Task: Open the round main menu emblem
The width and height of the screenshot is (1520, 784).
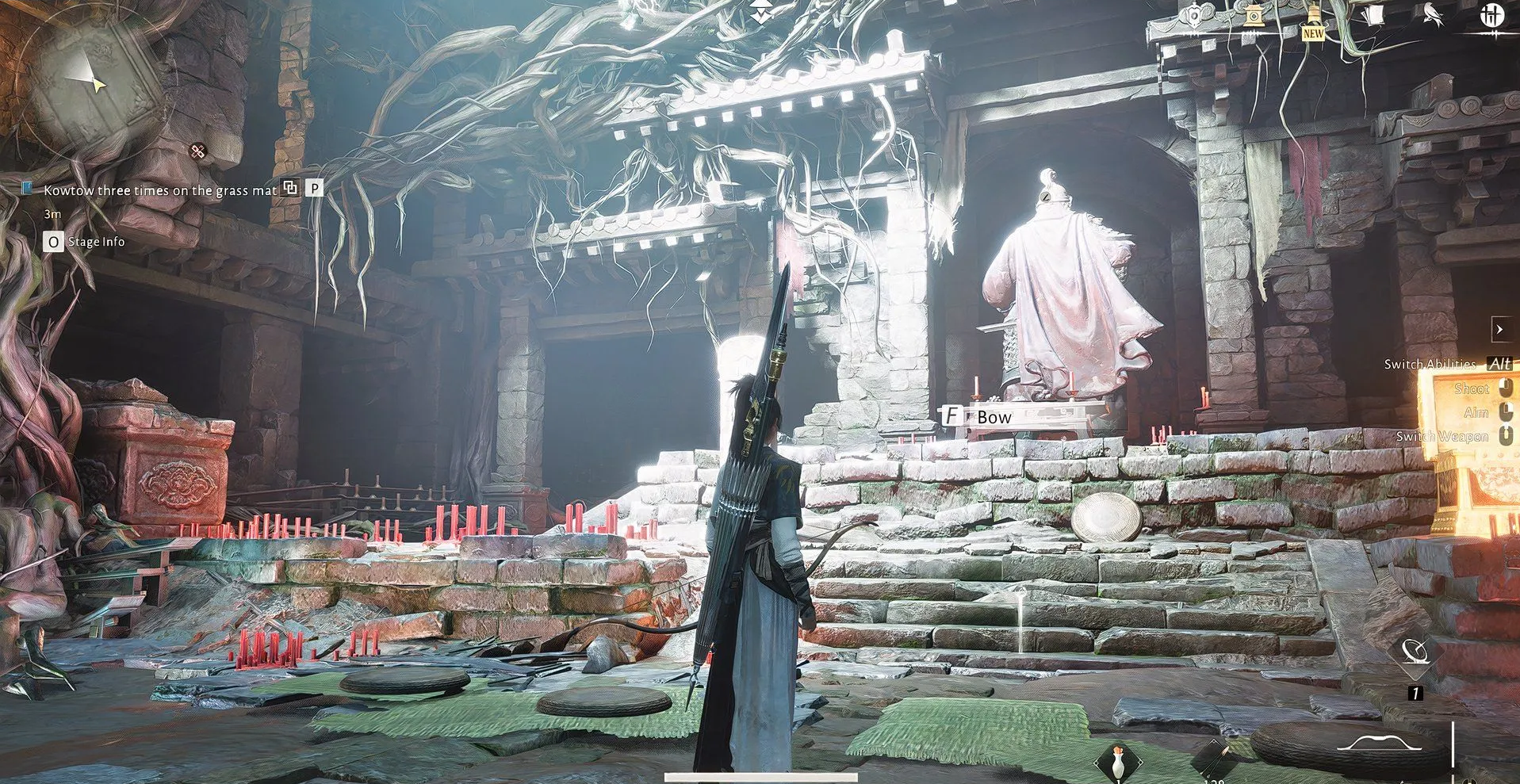Action: click(1493, 16)
